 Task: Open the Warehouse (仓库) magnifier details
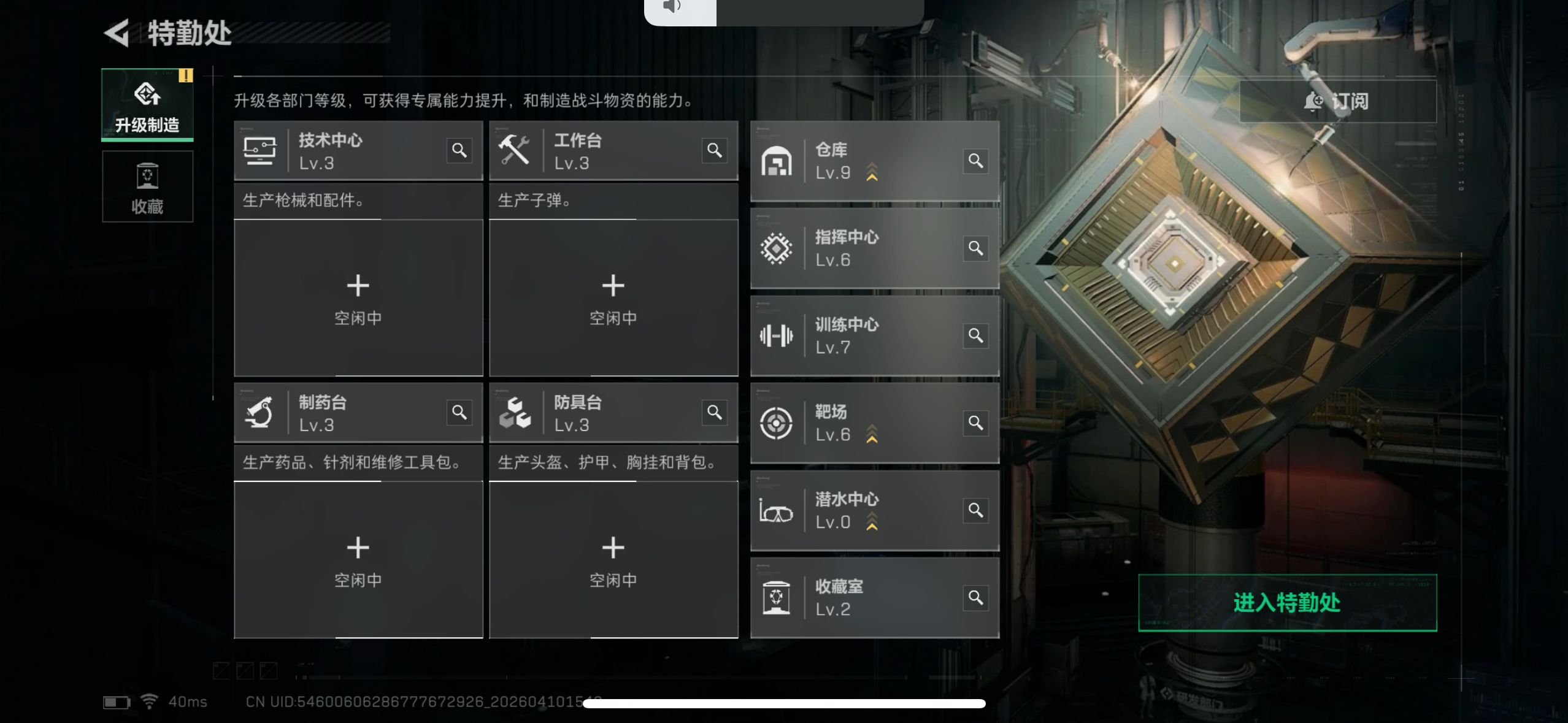977,161
